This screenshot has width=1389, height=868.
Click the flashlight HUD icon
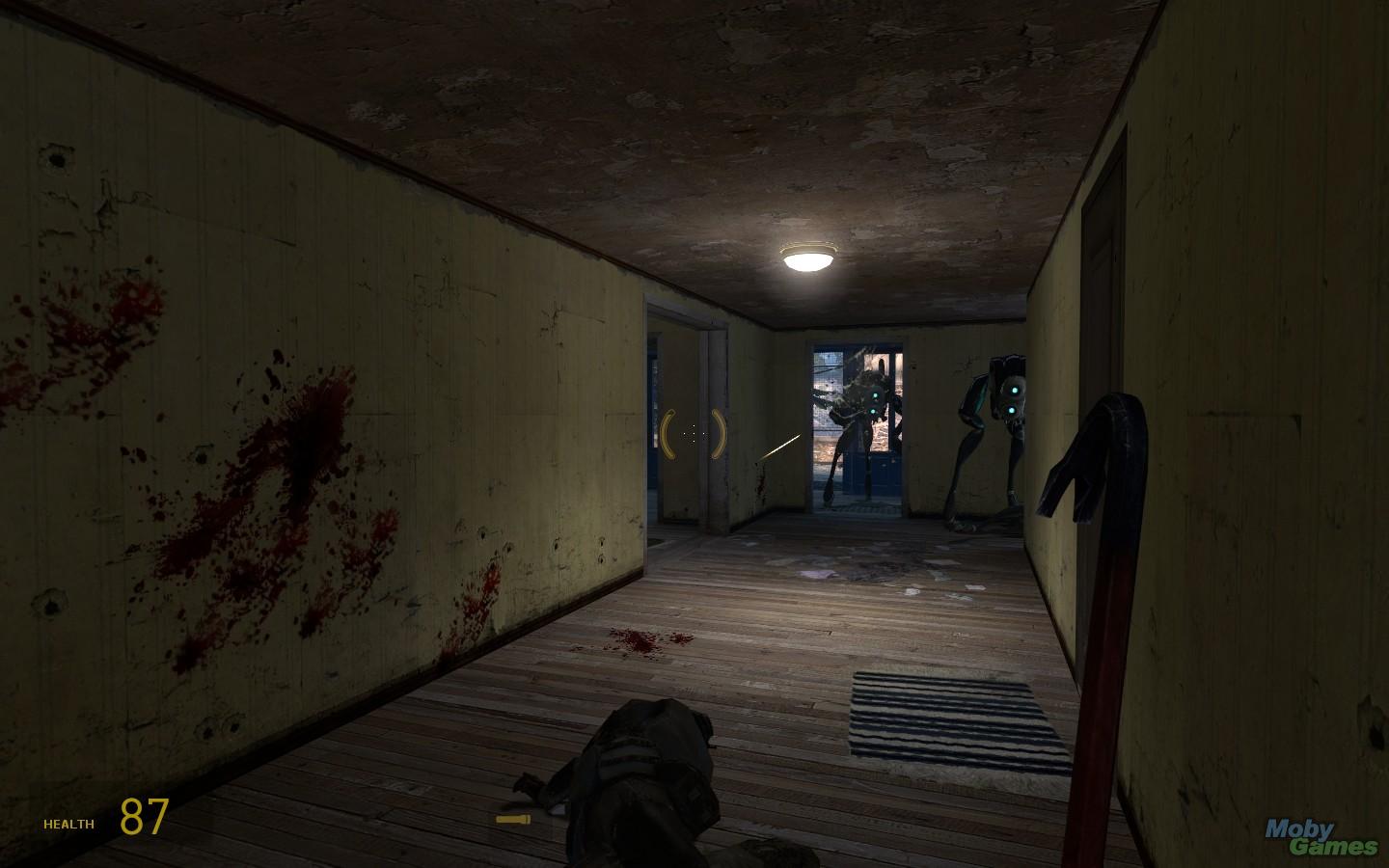(x=513, y=820)
